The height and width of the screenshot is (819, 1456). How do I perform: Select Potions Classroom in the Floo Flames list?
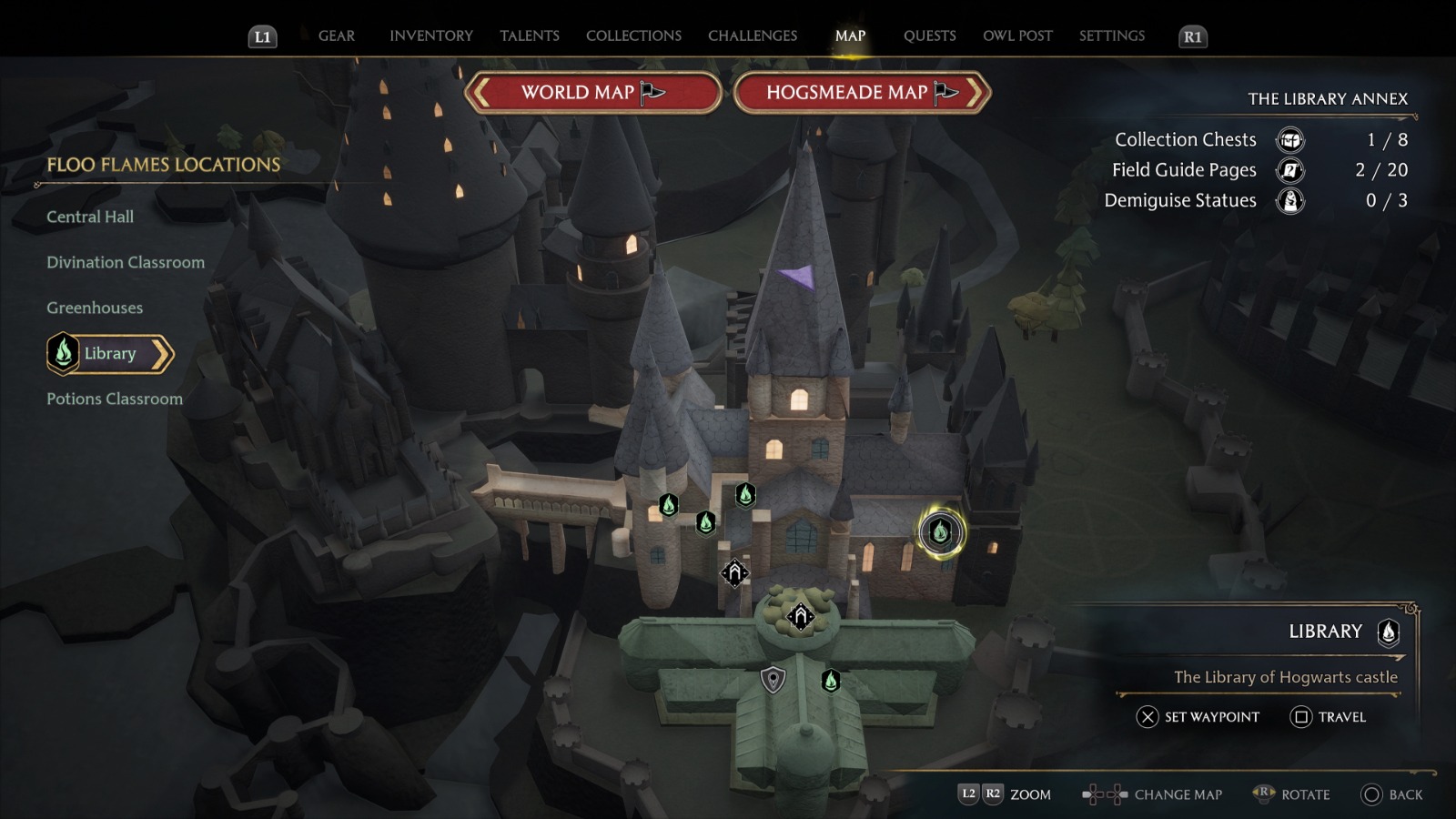click(x=114, y=399)
